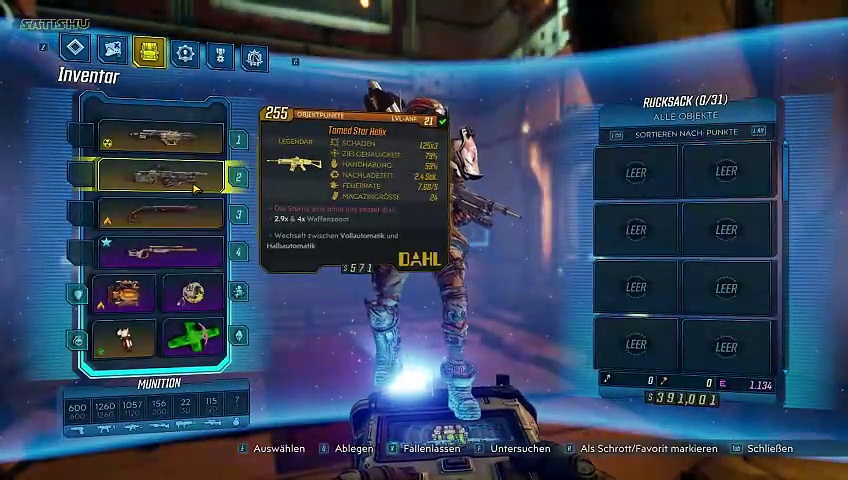
Task: Switch to the diamond icon tab
Action: coord(75,47)
